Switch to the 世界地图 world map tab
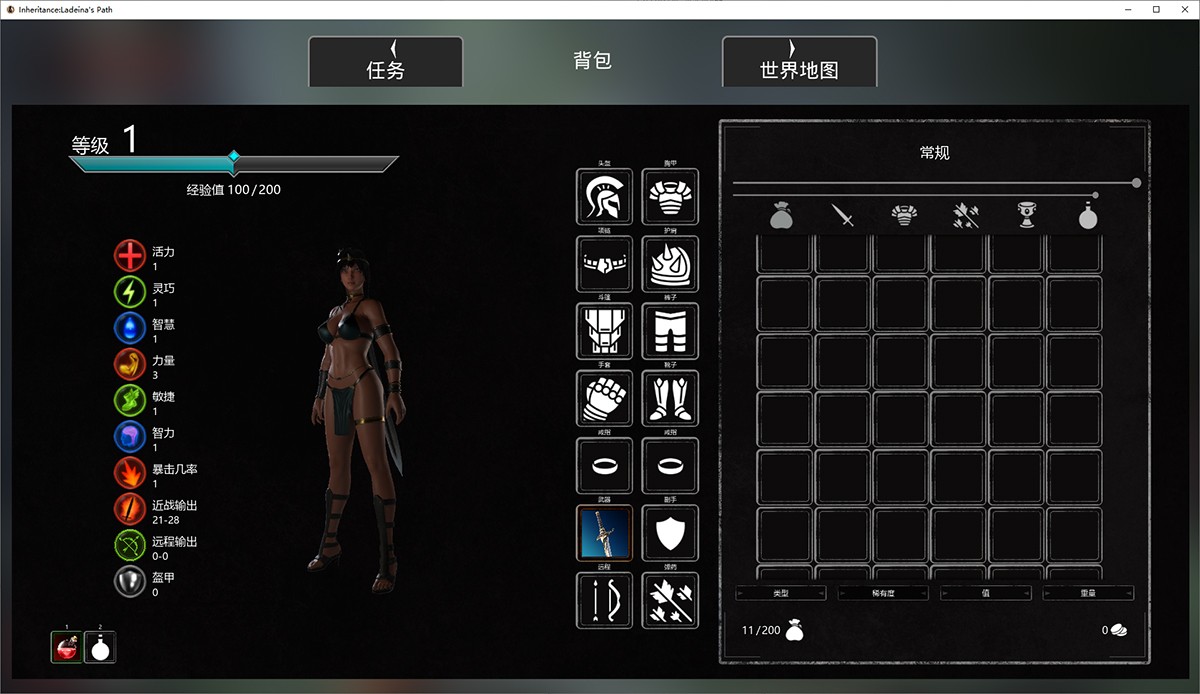Screen dimensions: 1200x694 click(x=798, y=62)
